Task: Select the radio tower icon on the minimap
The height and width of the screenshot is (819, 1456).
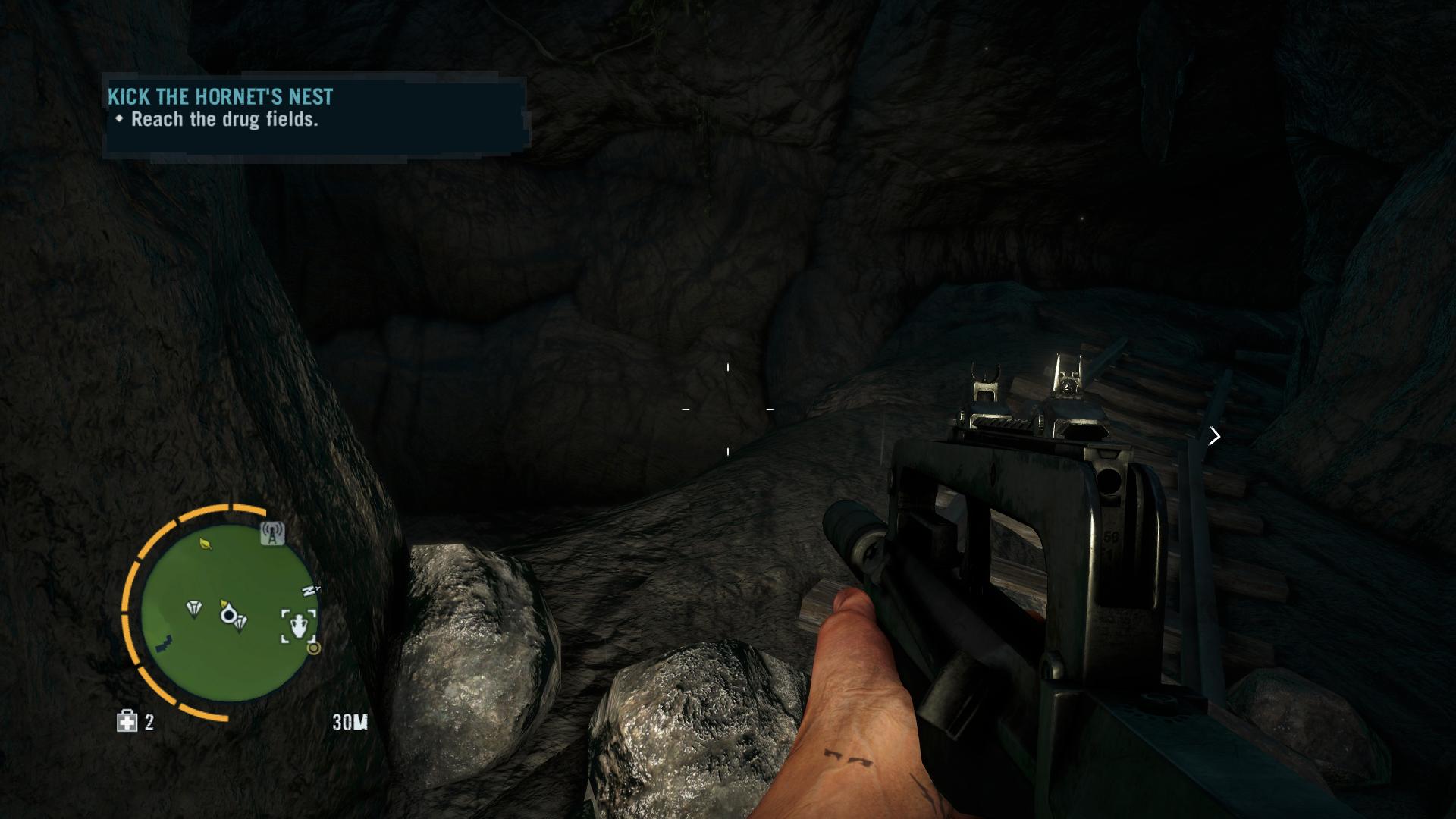Action: pos(272,534)
